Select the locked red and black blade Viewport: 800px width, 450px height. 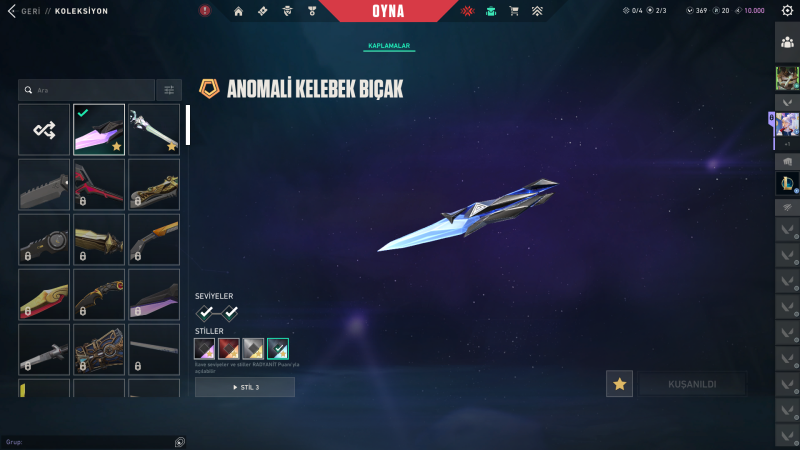click(x=99, y=184)
